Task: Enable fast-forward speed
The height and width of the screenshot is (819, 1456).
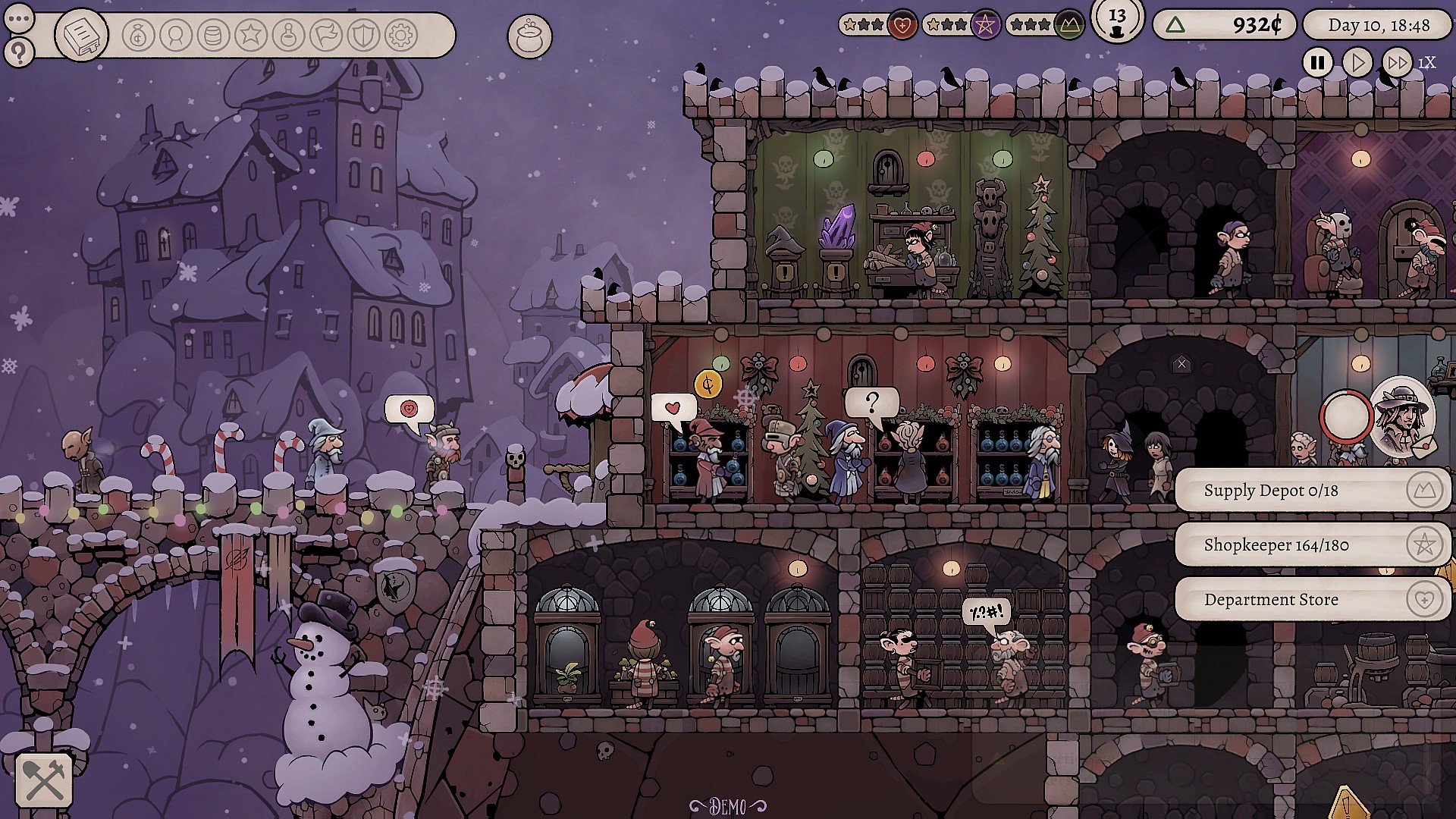Action: [x=1398, y=63]
